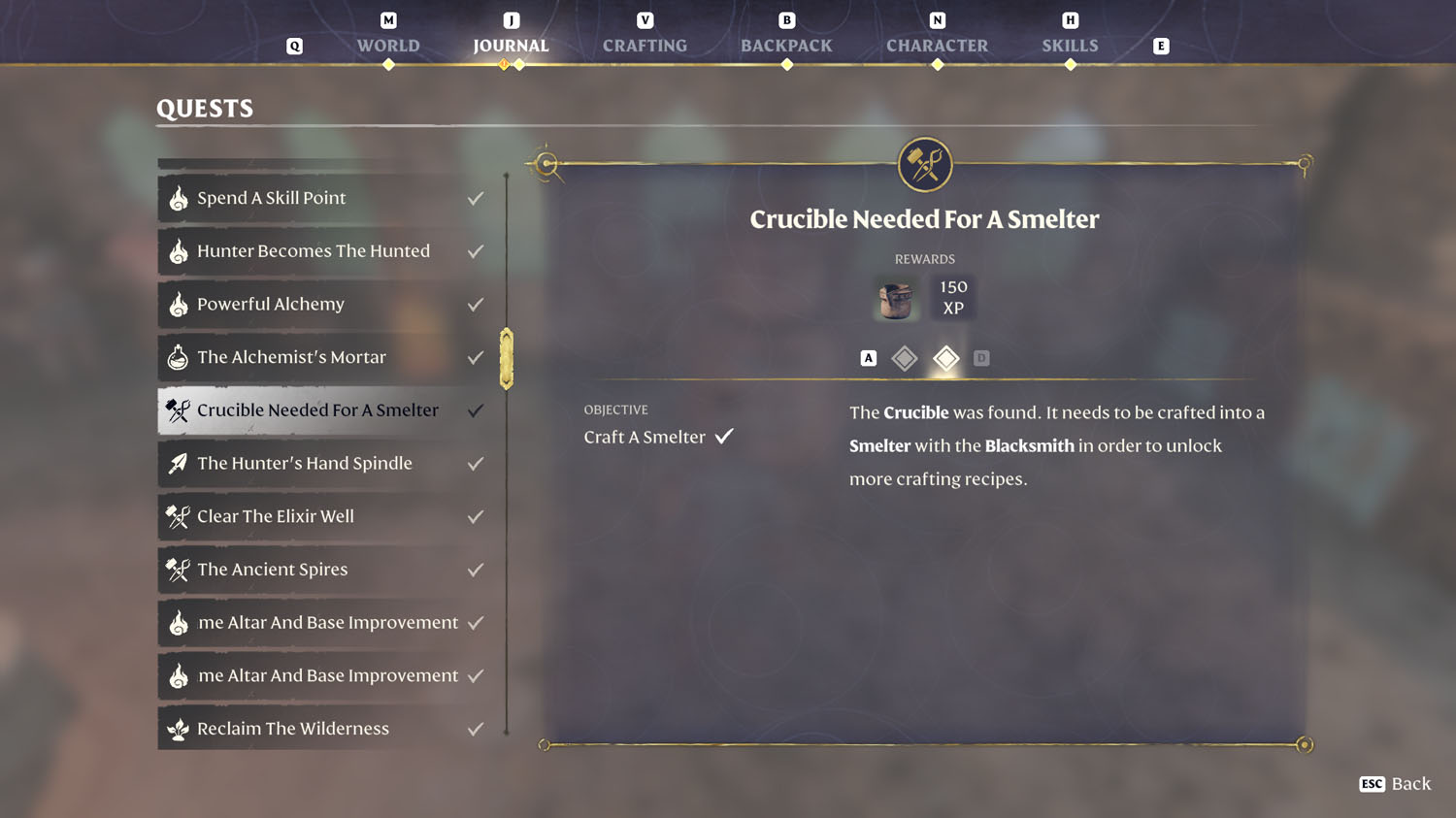Click the arrow icon beside The Hunter's Hand Spindle
1456x818 pixels.
(179, 463)
